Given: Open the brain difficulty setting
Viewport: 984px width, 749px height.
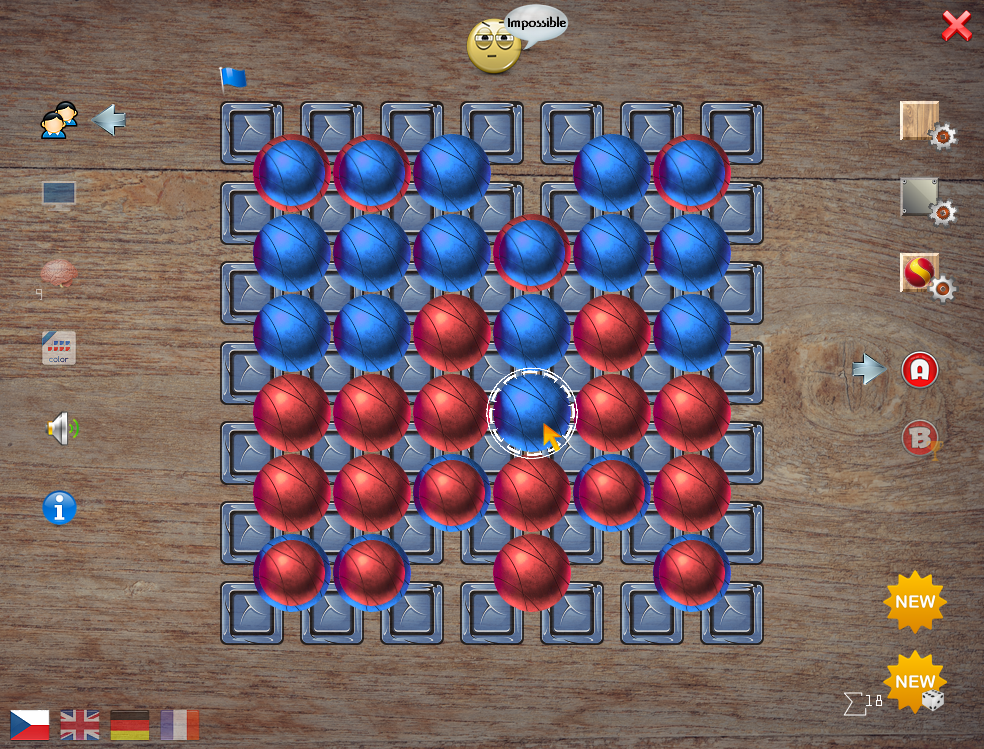Looking at the screenshot, I should point(58,273).
